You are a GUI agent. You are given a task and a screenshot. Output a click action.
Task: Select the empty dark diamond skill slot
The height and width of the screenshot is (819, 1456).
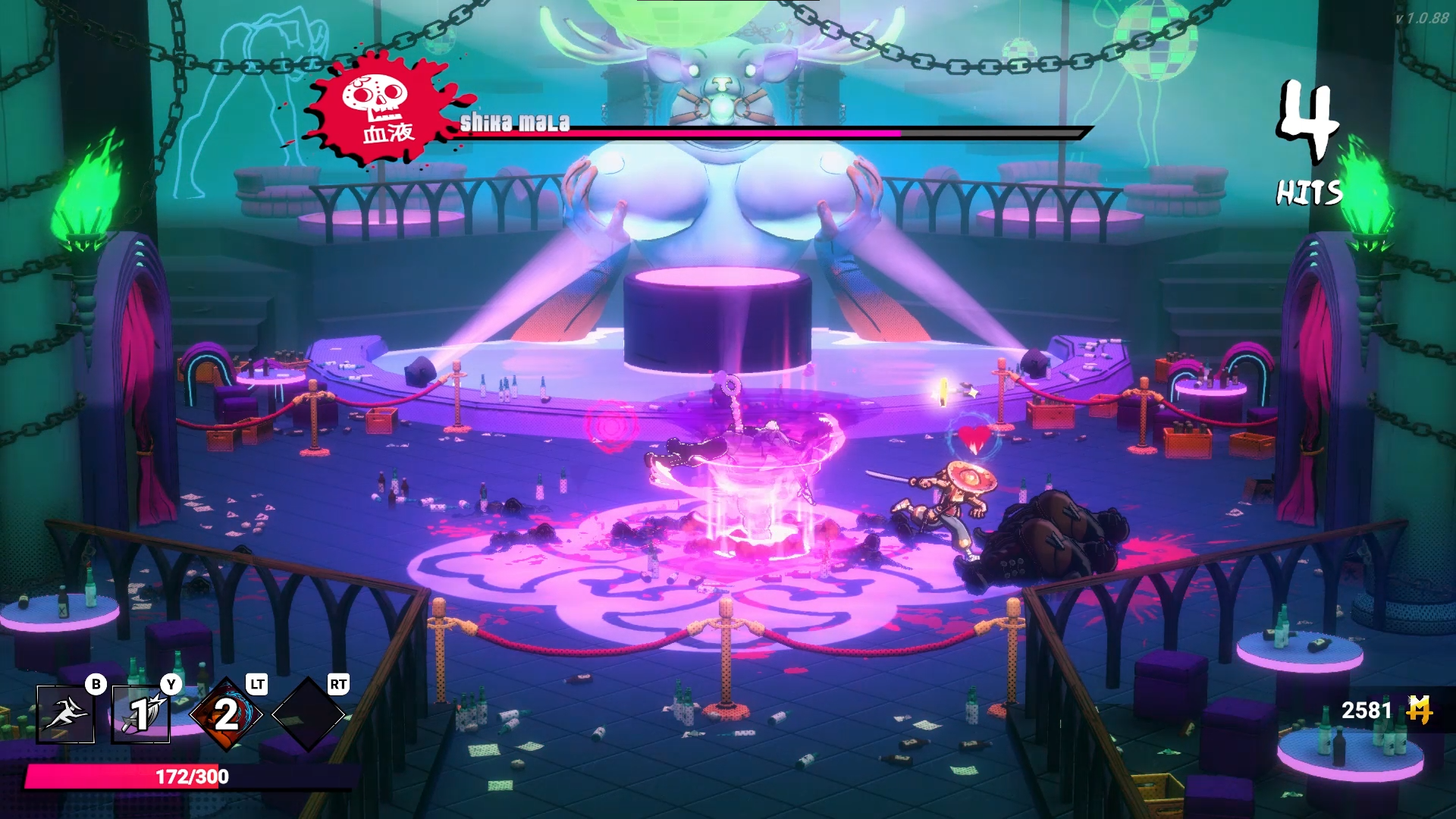coord(308,714)
